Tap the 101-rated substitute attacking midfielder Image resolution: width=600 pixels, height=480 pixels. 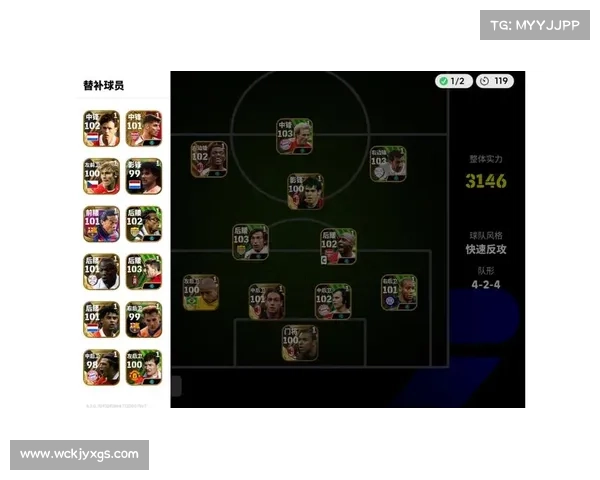click(x=101, y=224)
